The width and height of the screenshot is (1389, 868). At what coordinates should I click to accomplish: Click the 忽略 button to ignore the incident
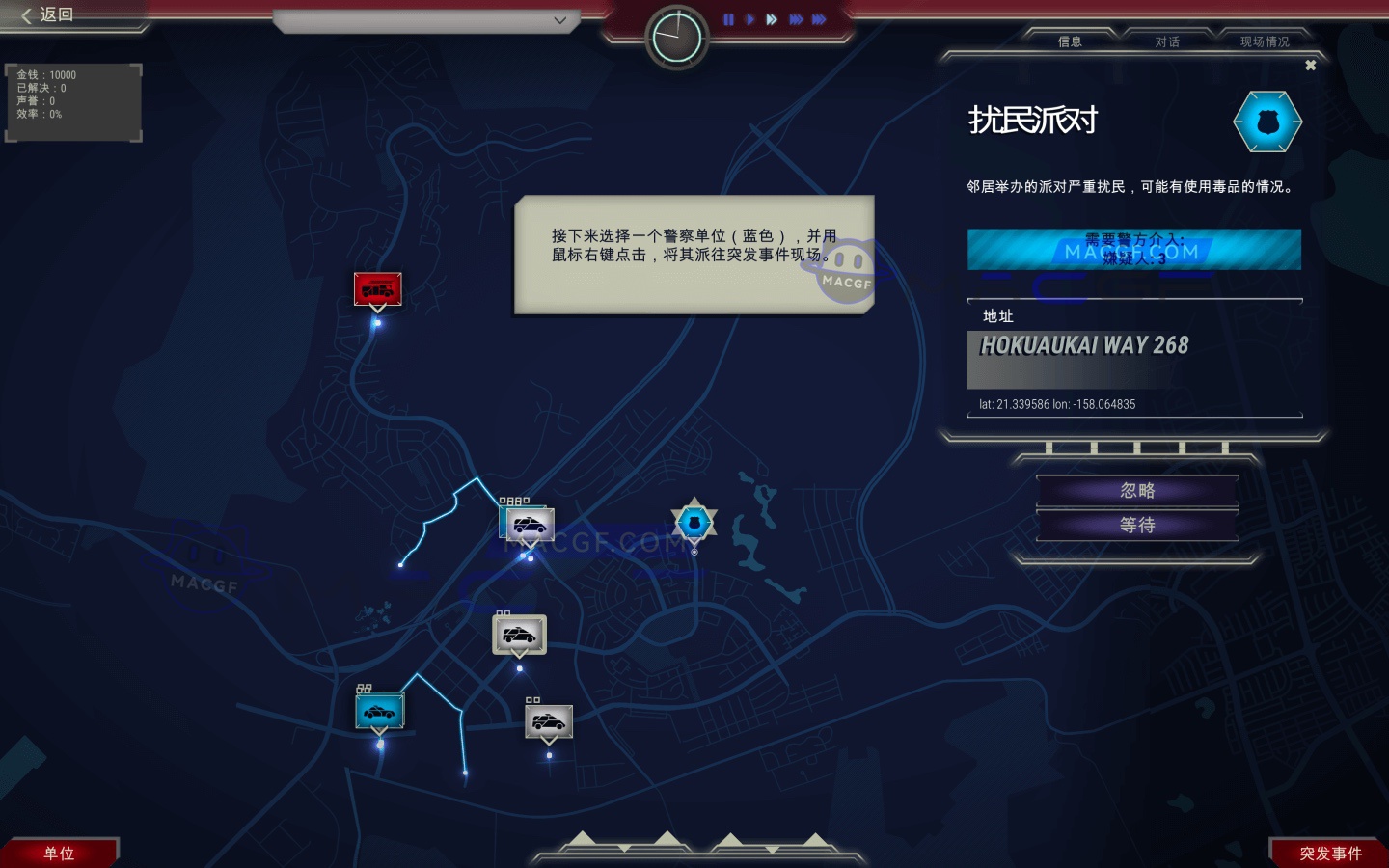[x=1136, y=490]
